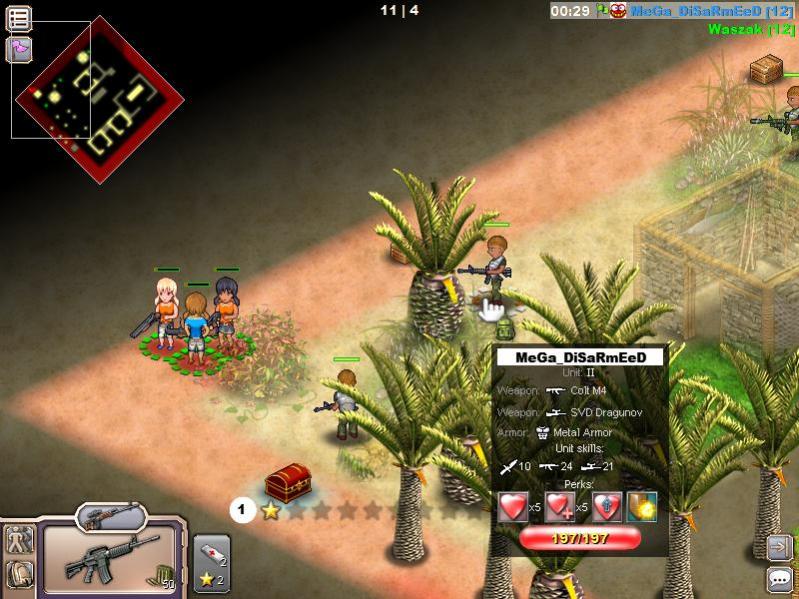Open the chat speech bubble
This screenshot has width=799, height=599.
[779, 579]
